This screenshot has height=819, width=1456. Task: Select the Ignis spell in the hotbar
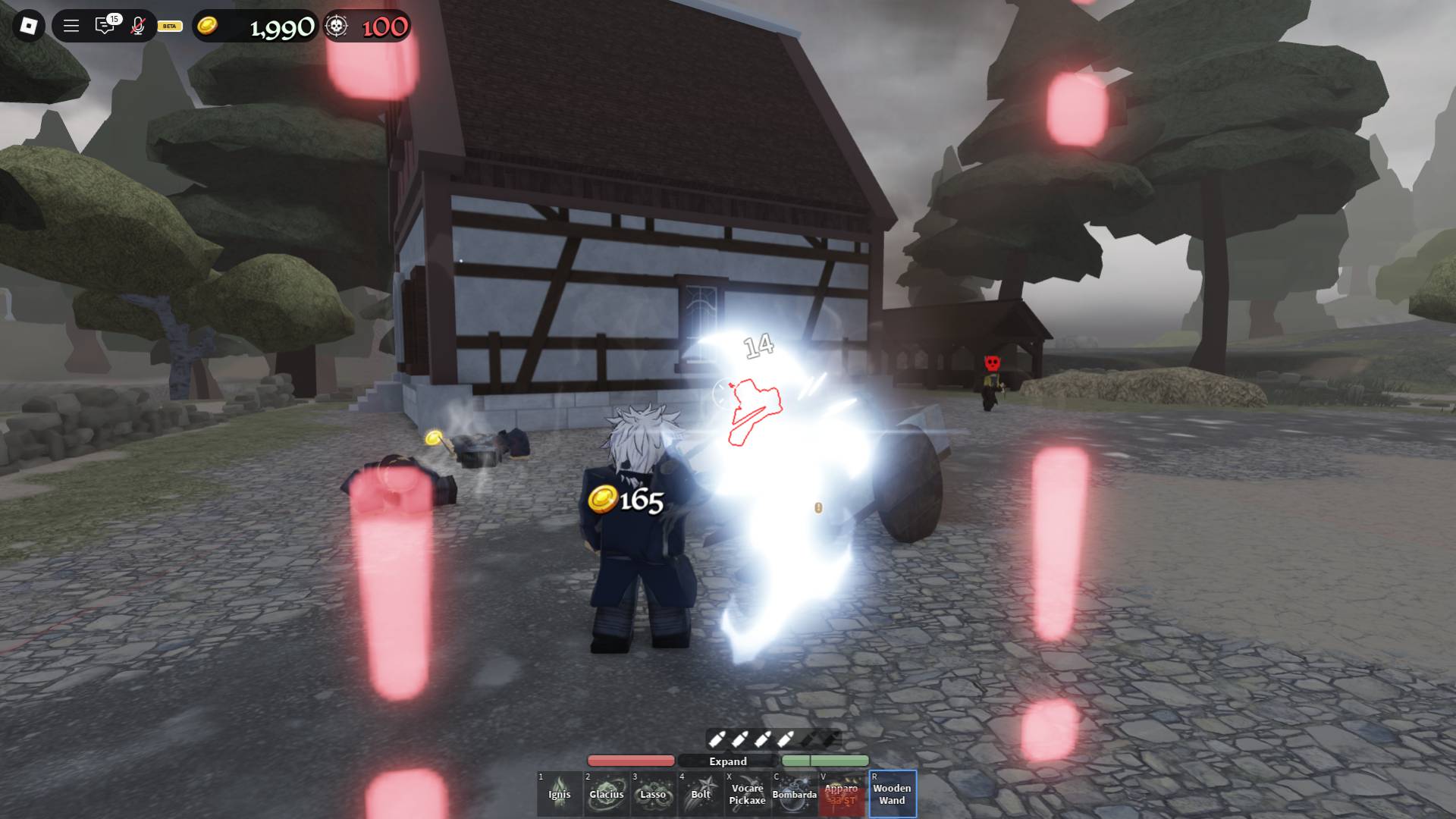pos(559,794)
